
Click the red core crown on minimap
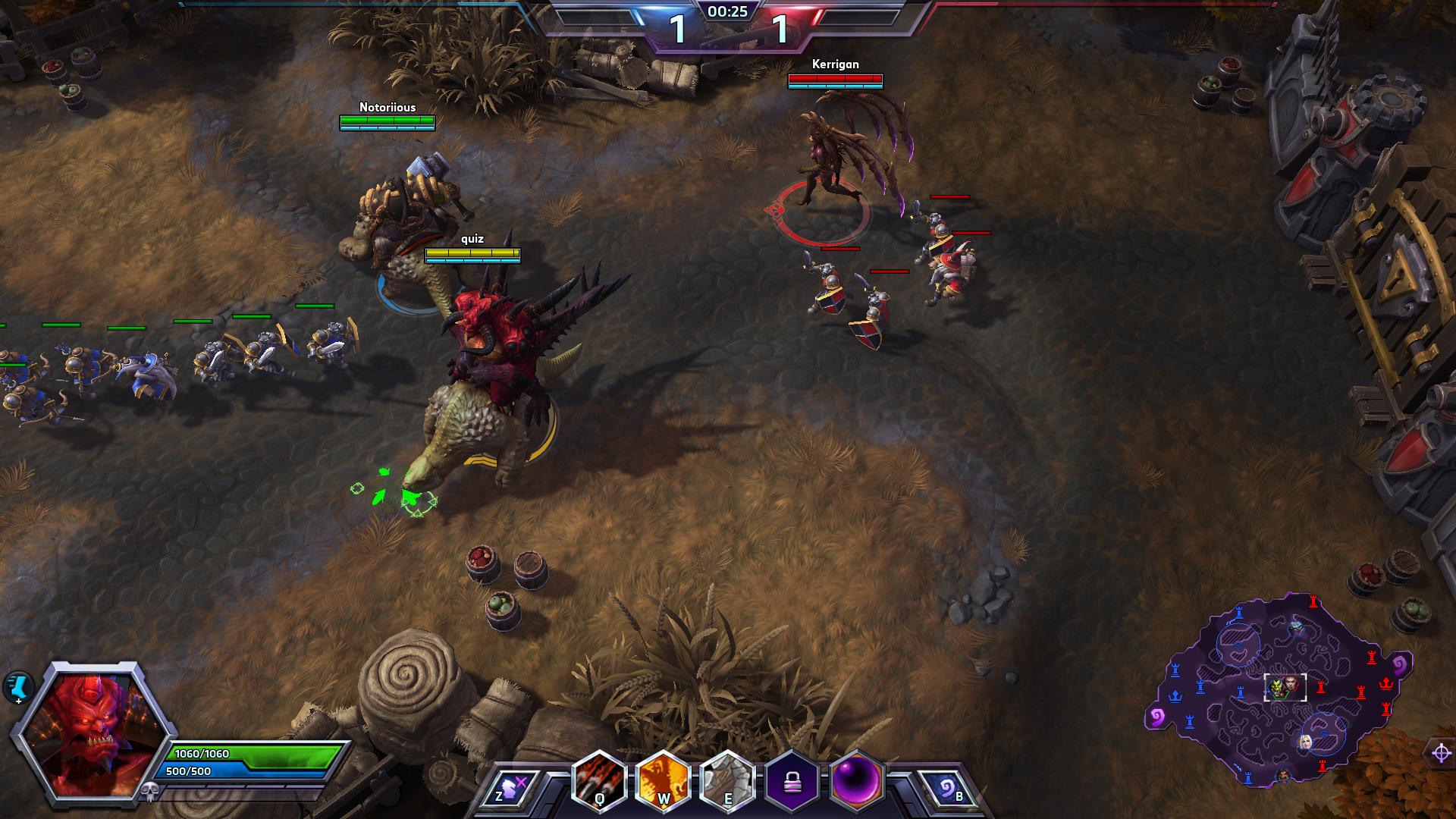[1387, 683]
